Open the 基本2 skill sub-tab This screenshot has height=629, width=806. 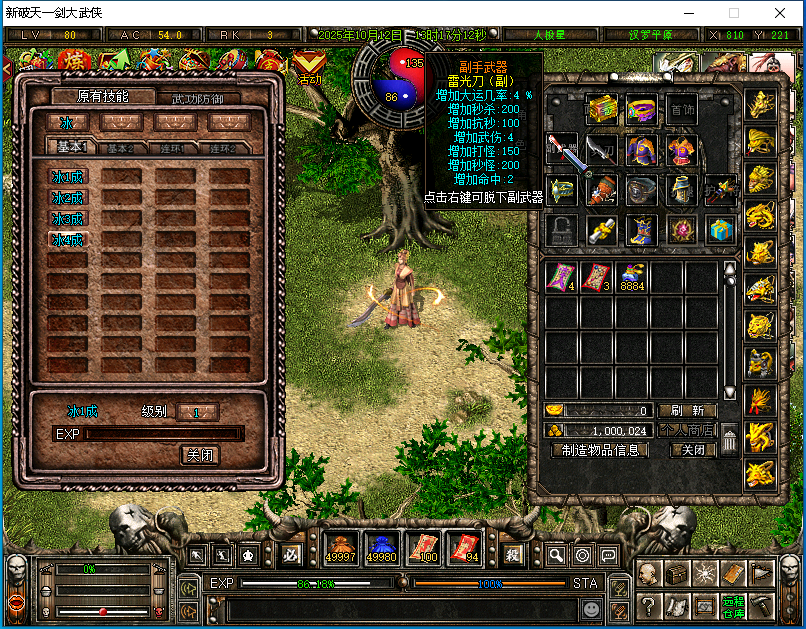tap(121, 148)
